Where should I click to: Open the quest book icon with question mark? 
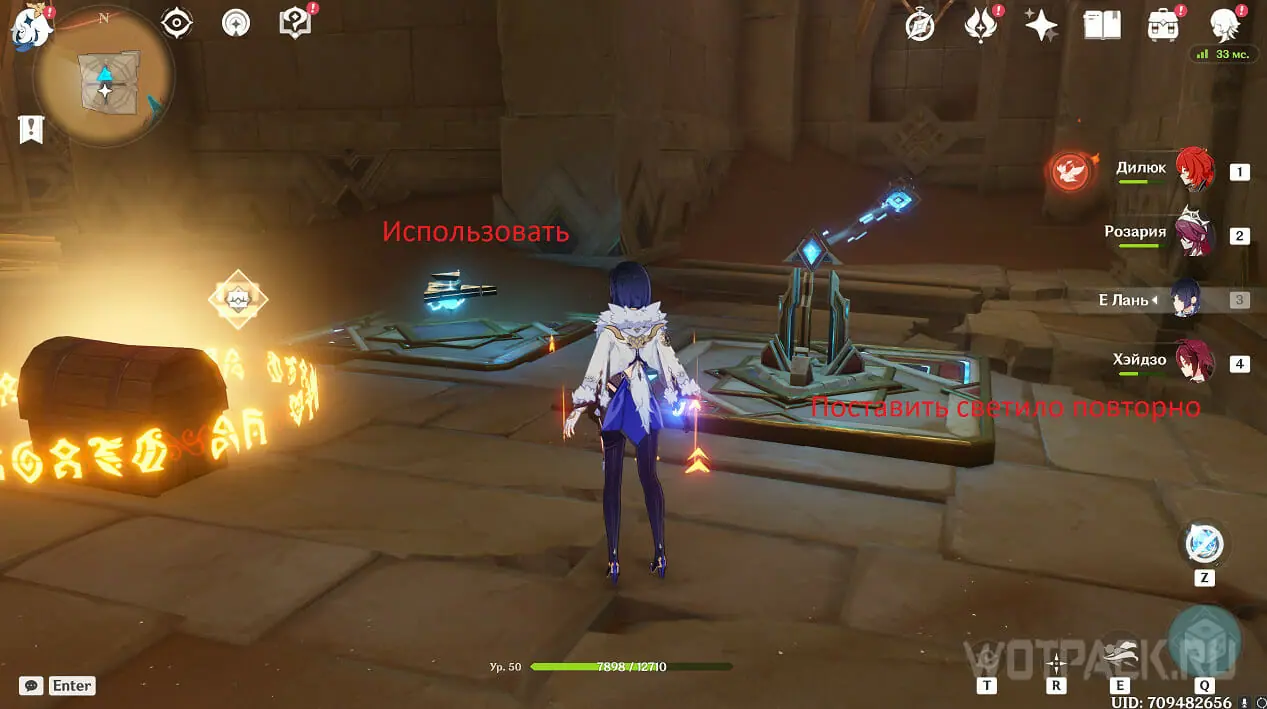pyautogui.click(x=296, y=22)
